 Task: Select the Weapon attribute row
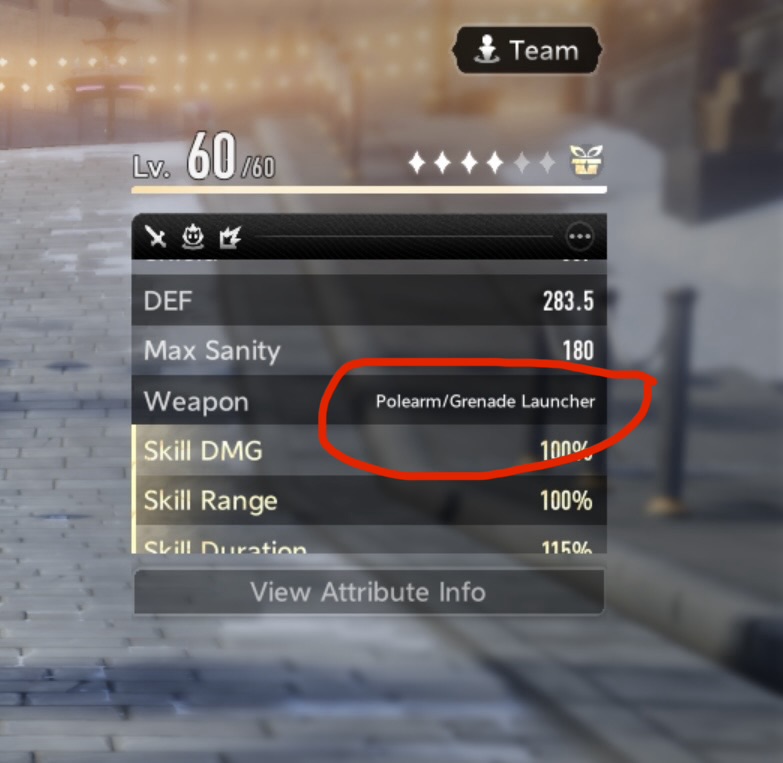[368, 402]
